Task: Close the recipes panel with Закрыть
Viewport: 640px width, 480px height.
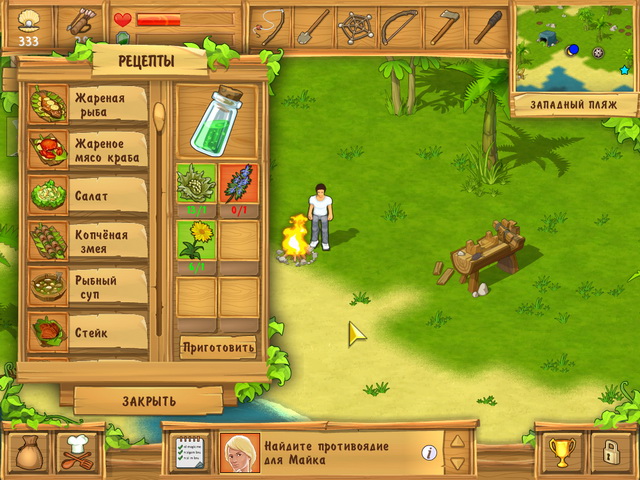Action: pyautogui.click(x=149, y=401)
